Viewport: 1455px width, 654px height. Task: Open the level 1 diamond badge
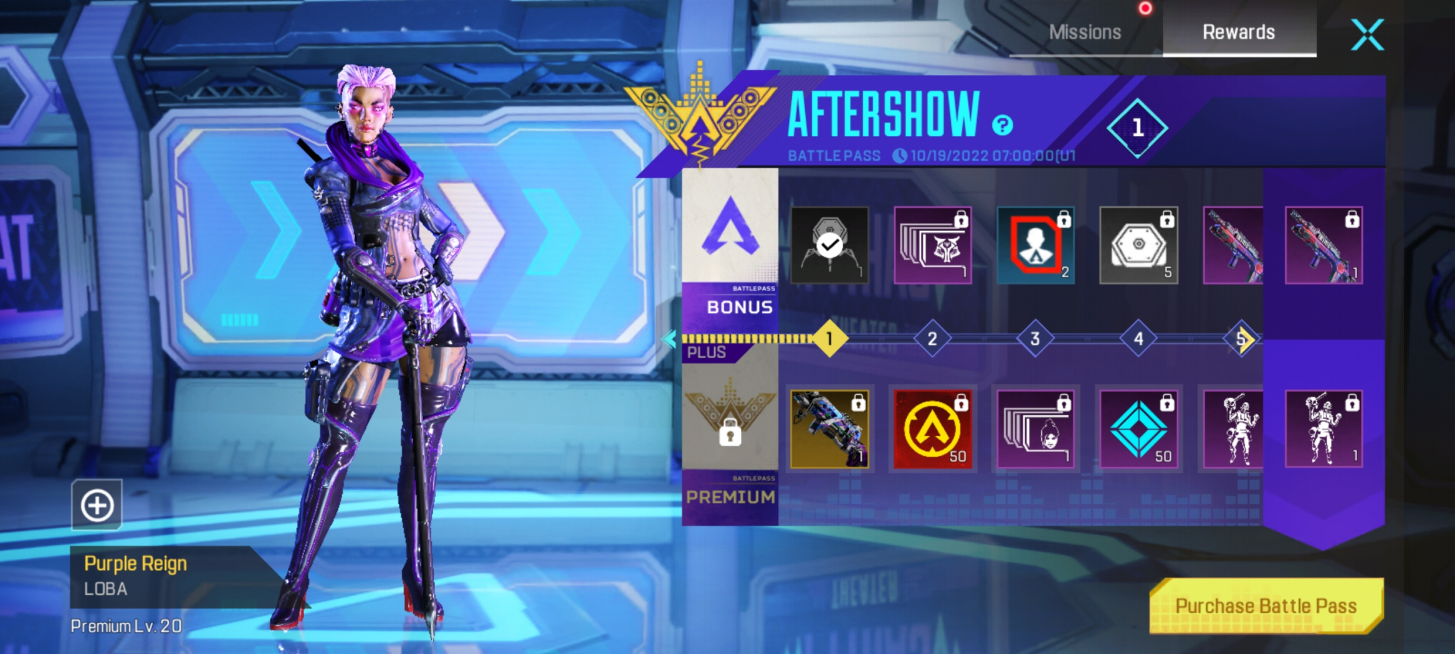pyautogui.click(x=1137, y=128)
